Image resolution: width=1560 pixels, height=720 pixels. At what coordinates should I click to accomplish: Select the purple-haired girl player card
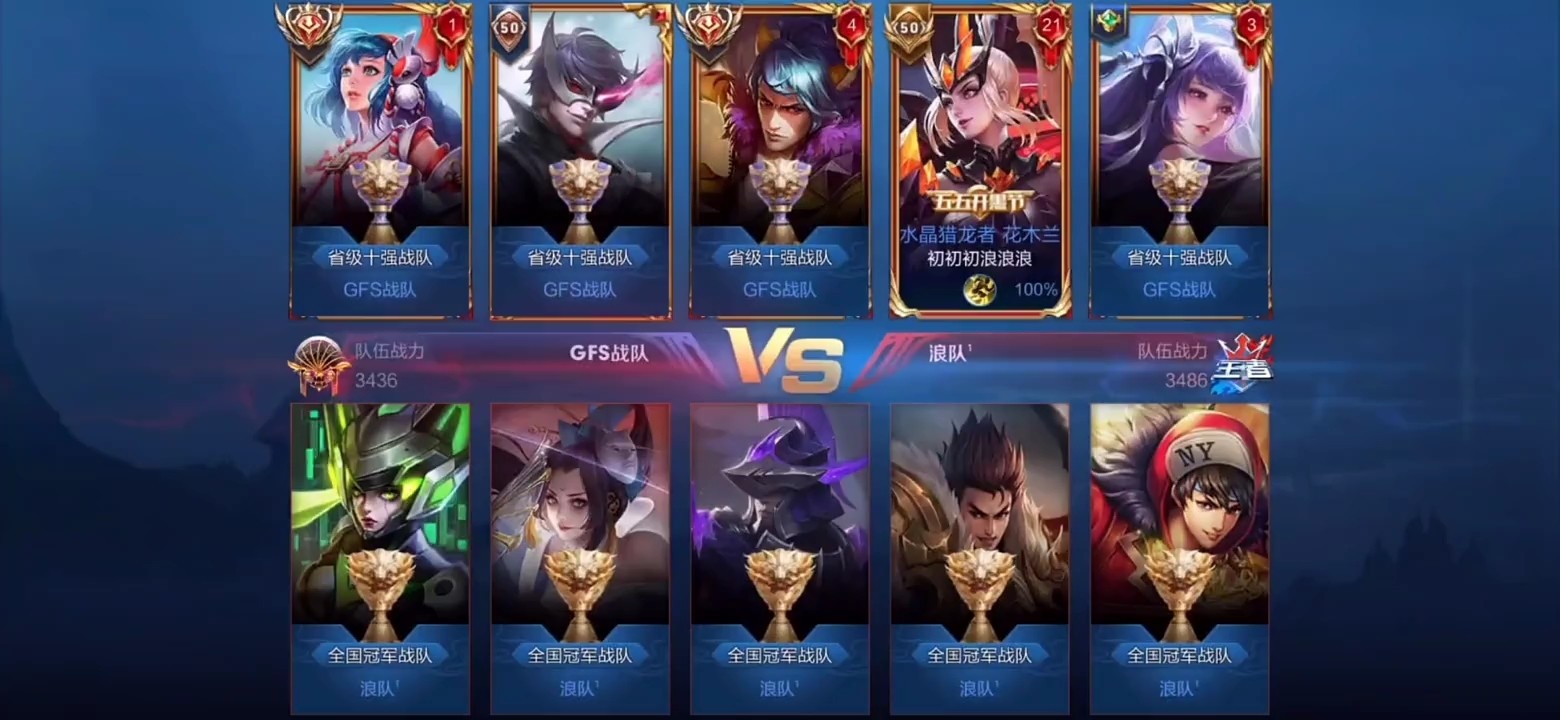(x=1180, y=160)
